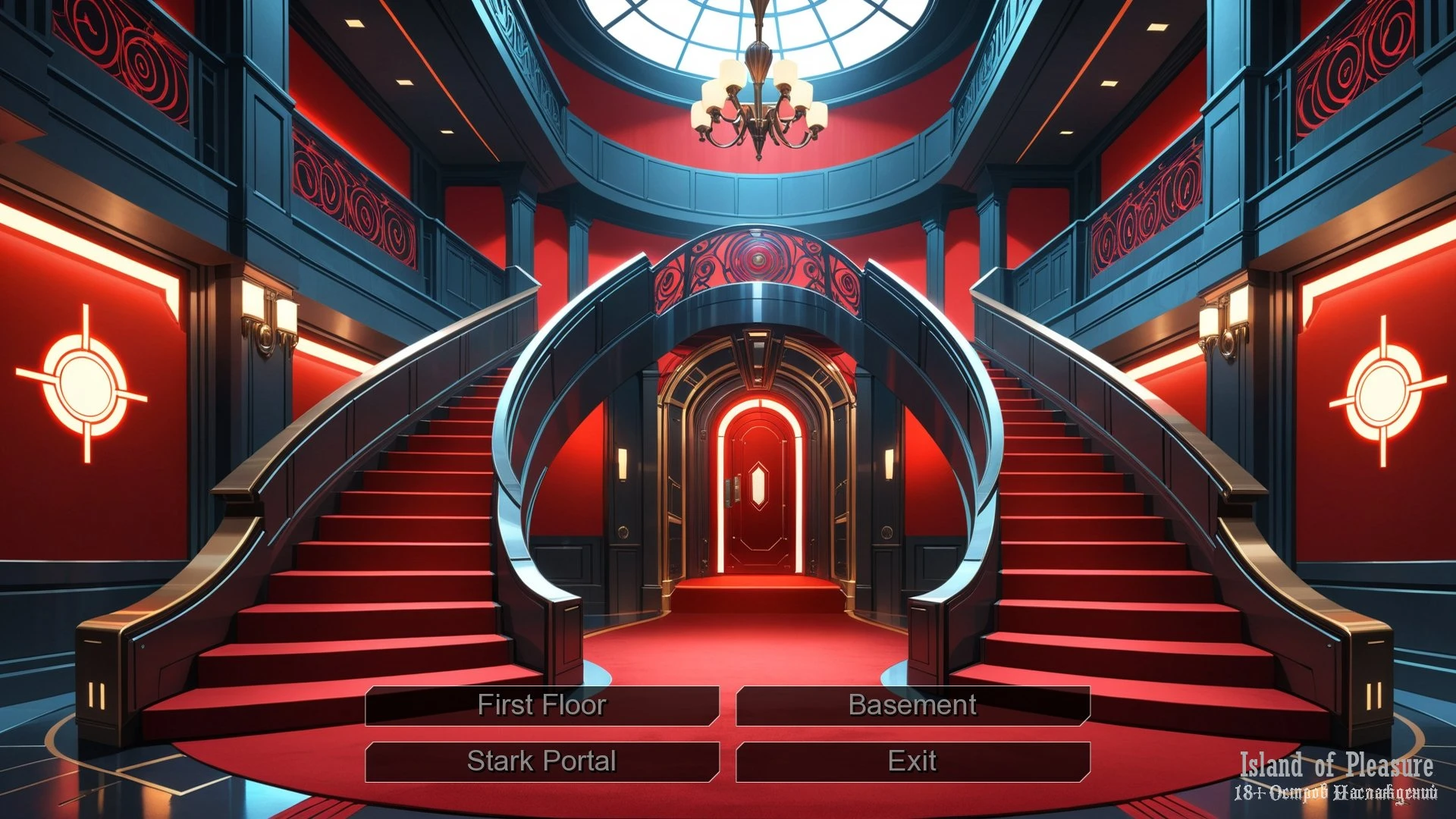Select the Exit button
Screen dimensions: 1456x819
912,761
